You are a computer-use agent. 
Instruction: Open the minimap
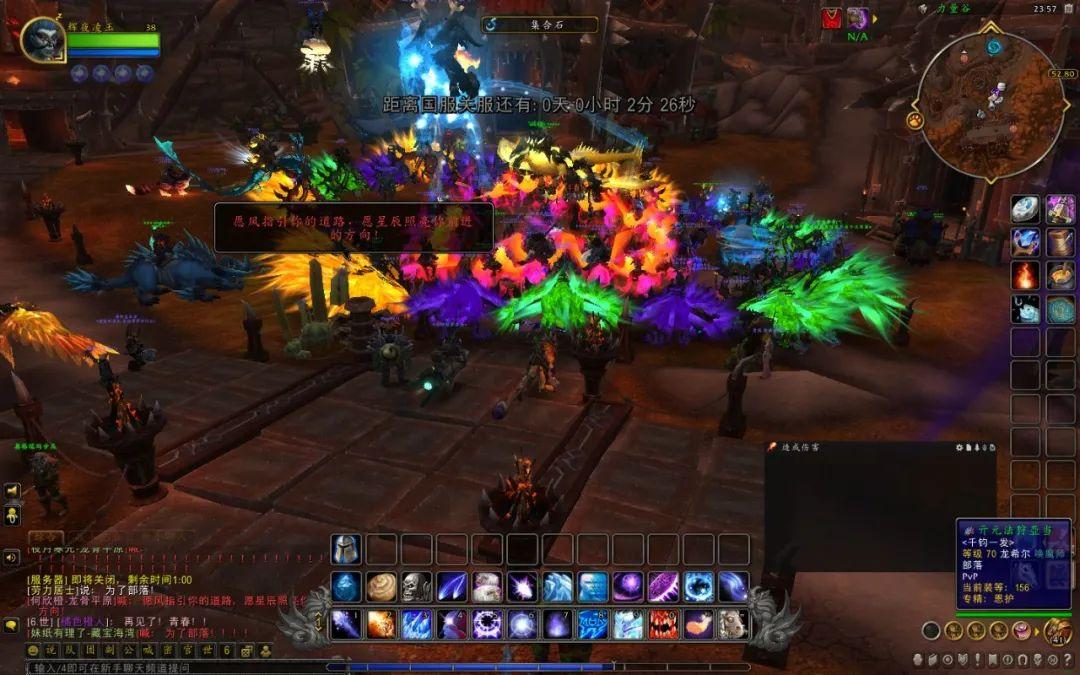[x=990, y=105]
